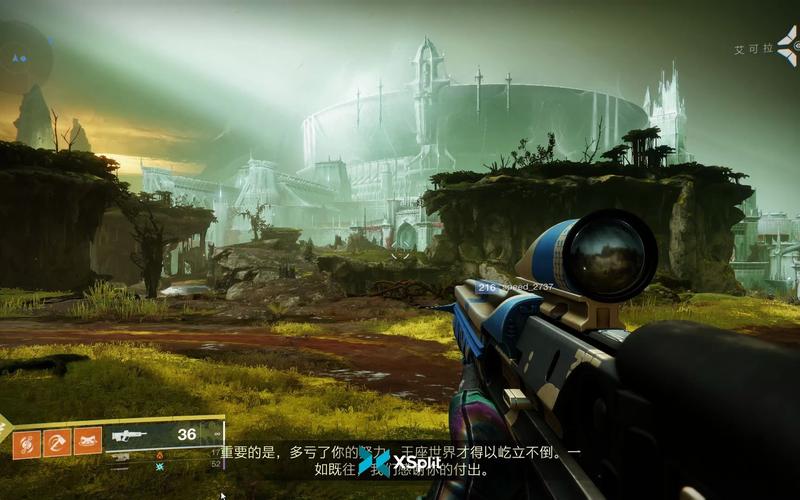
Task: Switch to the secondary weapon below the rifle
Action: (122, 456)
